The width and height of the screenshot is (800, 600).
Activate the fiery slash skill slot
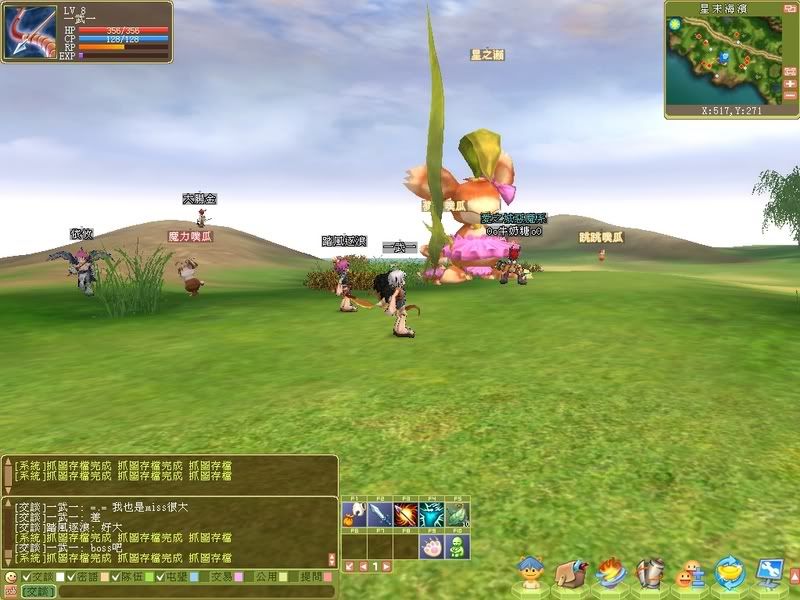click(x=406, y=515)
